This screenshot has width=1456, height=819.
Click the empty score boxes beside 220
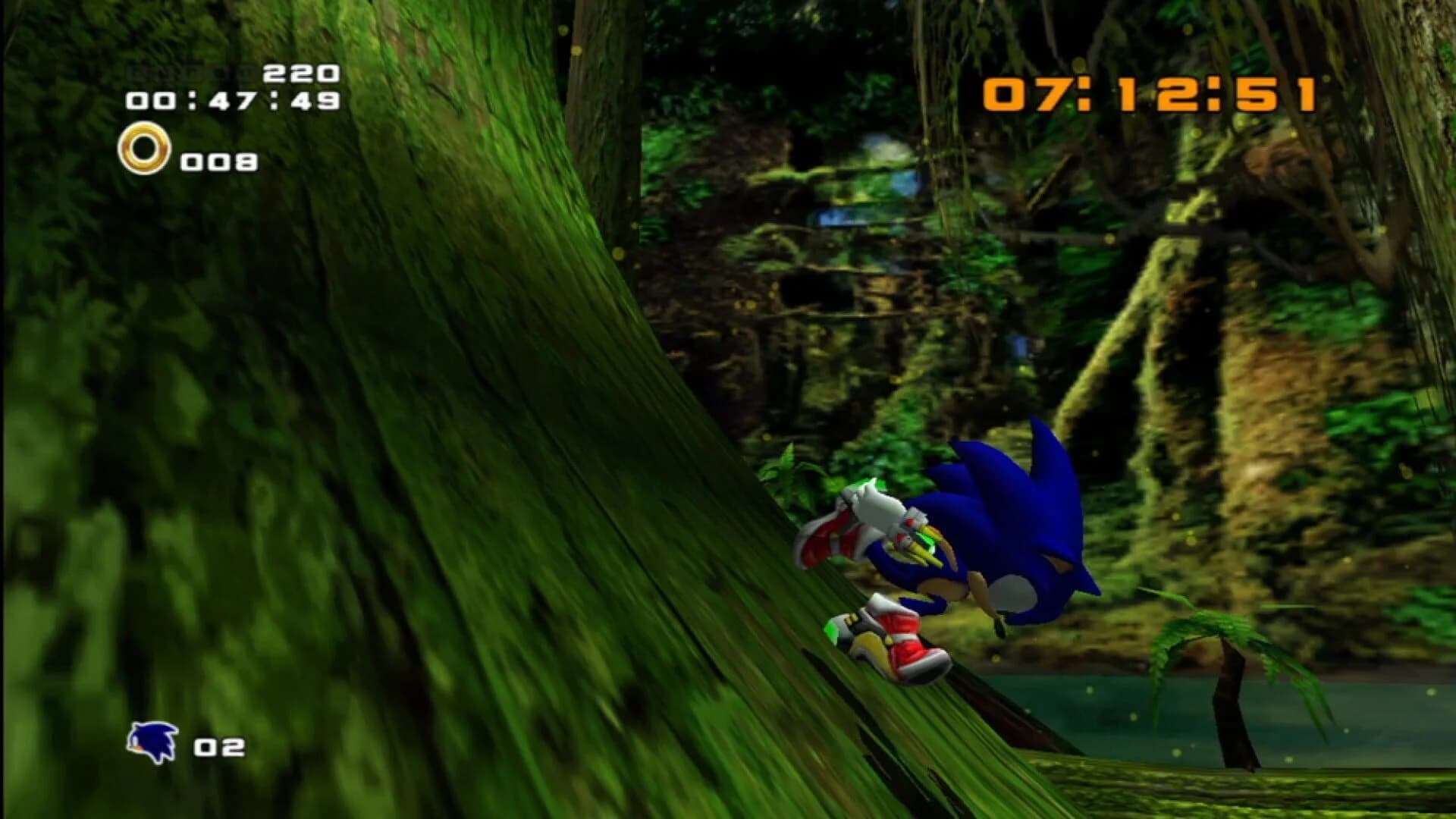click(x=190, y=71)
